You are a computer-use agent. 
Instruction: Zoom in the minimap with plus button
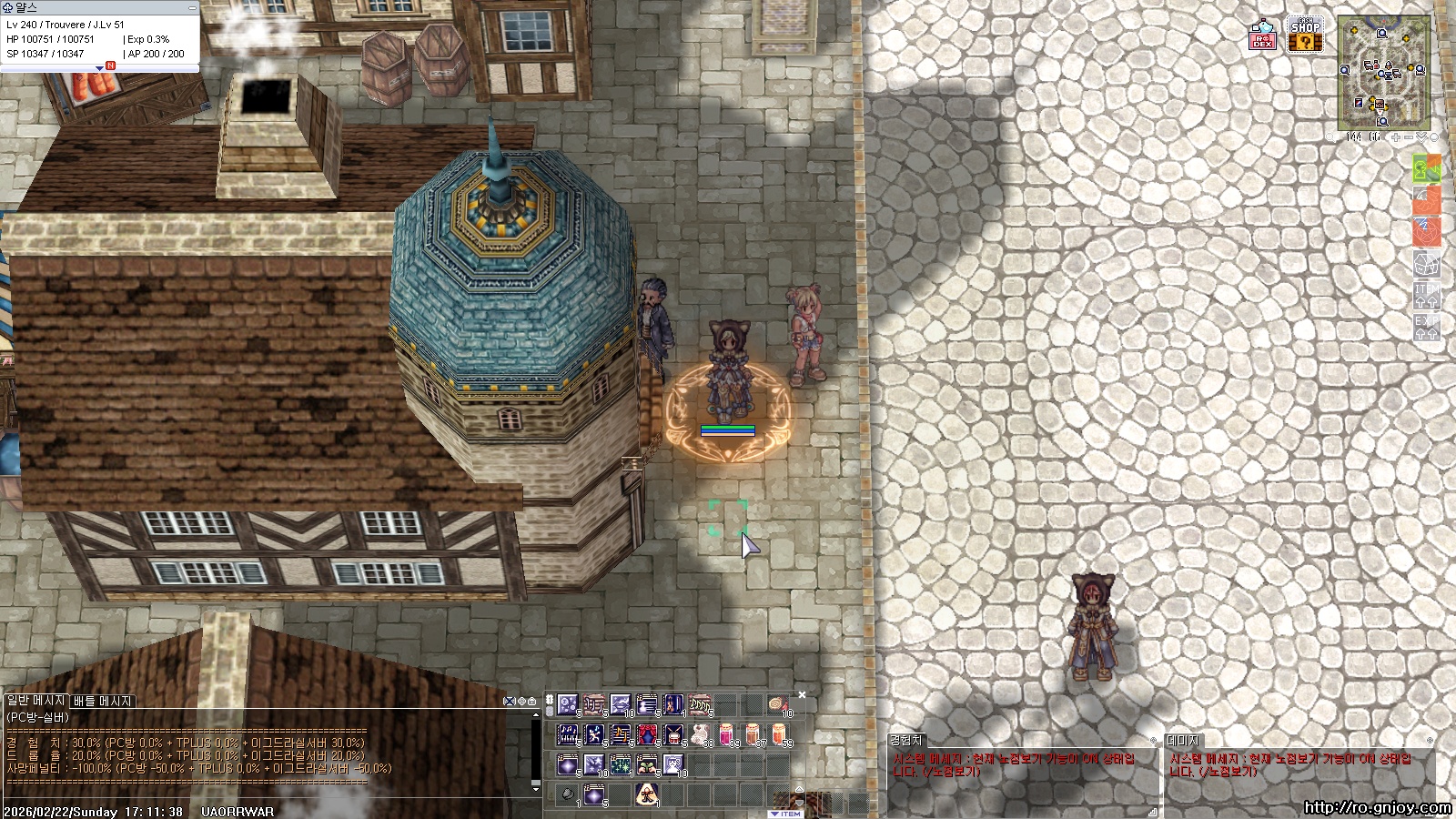[1396, 137]
